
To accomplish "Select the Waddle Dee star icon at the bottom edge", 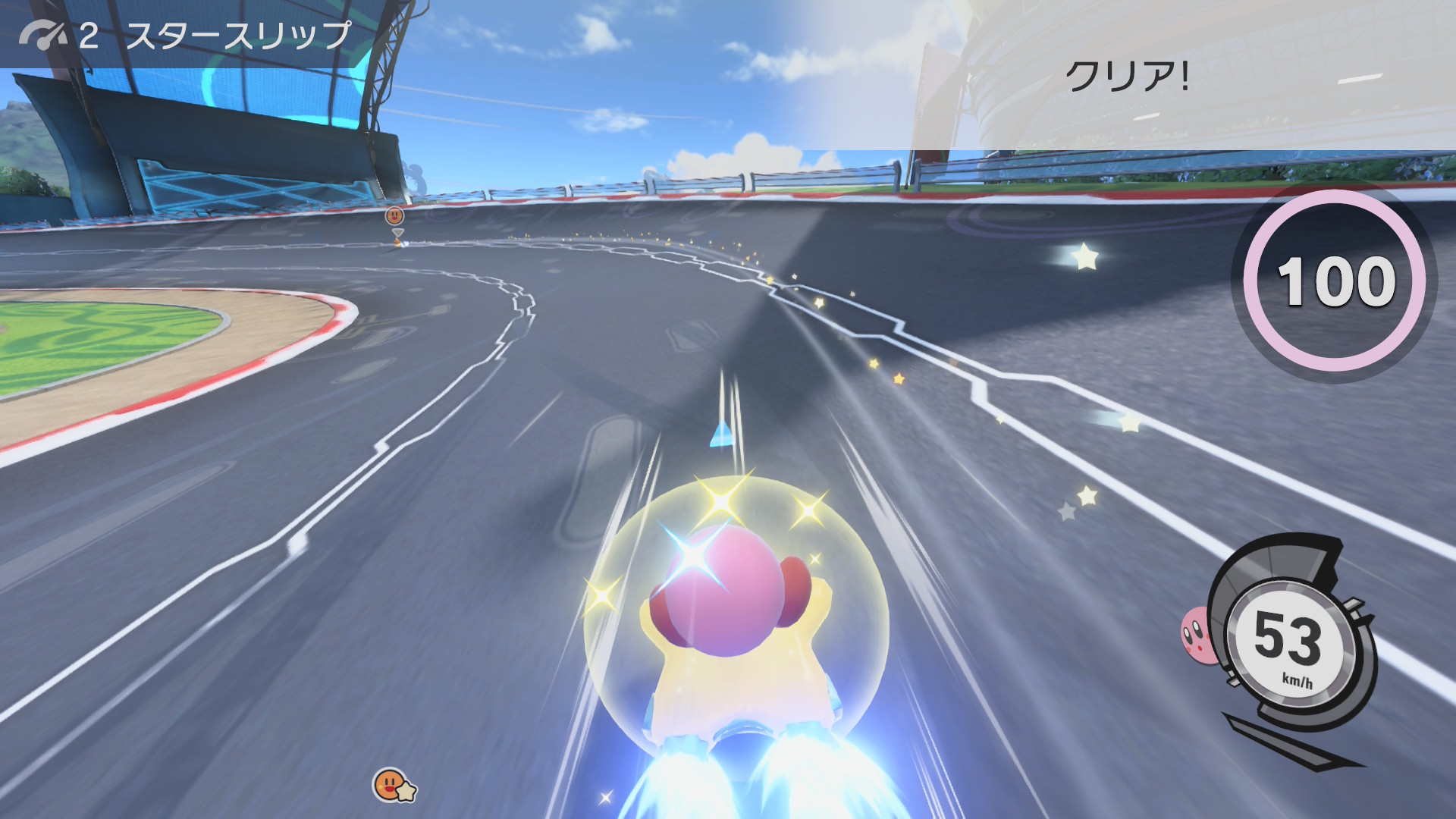I will [x=393, y=786].
